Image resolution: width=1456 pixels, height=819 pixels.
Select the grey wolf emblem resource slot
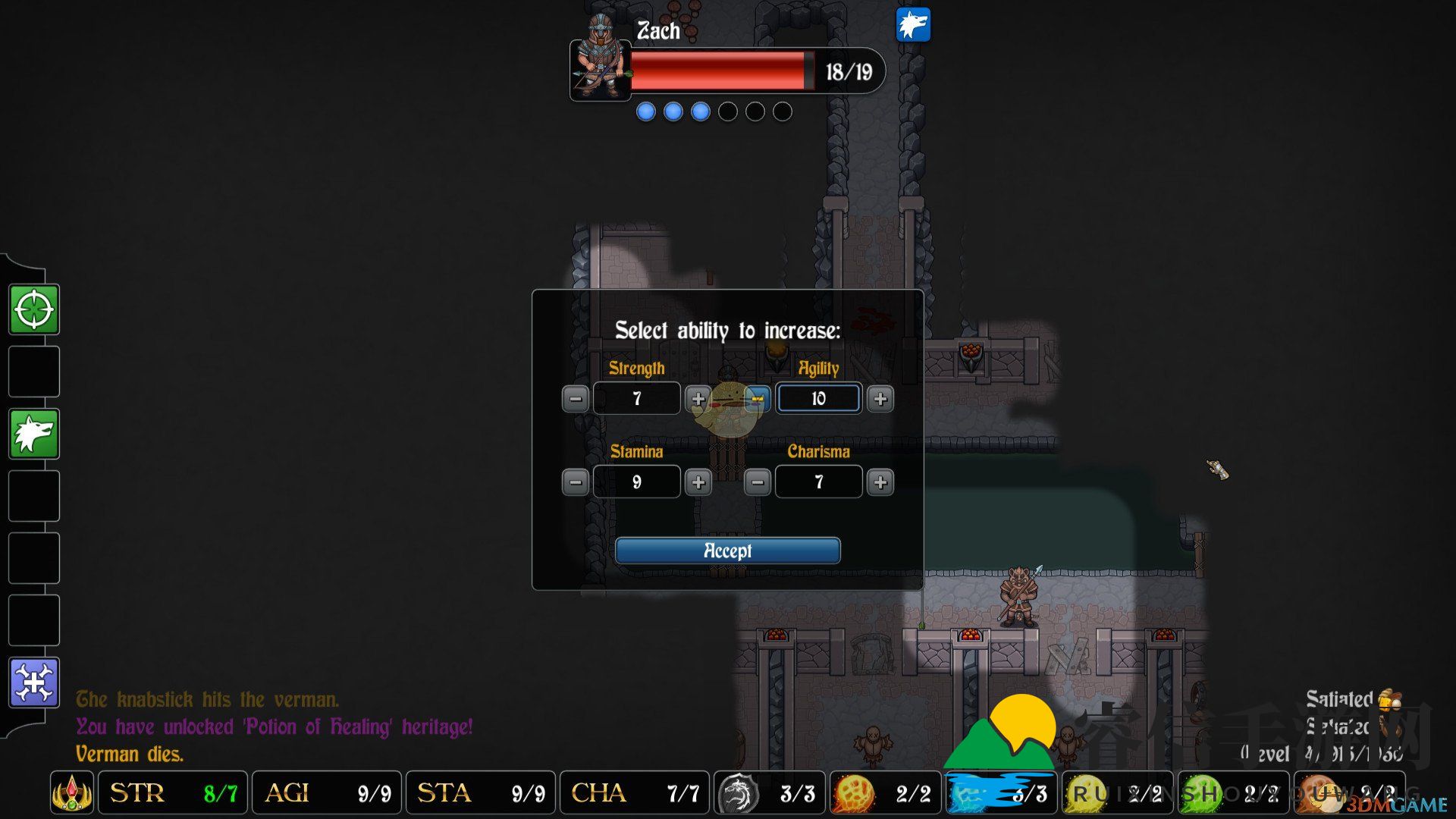738,794
